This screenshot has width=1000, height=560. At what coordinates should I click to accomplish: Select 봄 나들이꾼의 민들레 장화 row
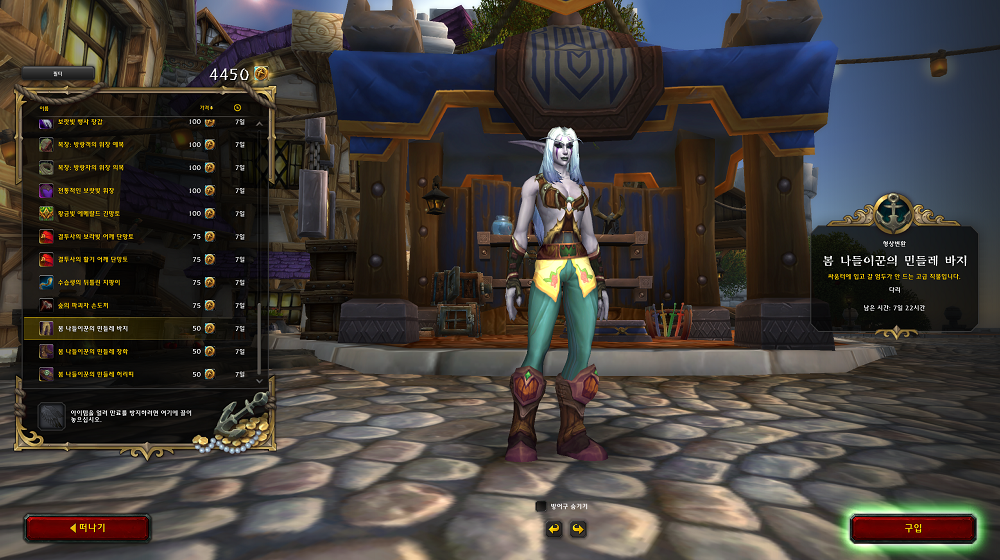140,351
